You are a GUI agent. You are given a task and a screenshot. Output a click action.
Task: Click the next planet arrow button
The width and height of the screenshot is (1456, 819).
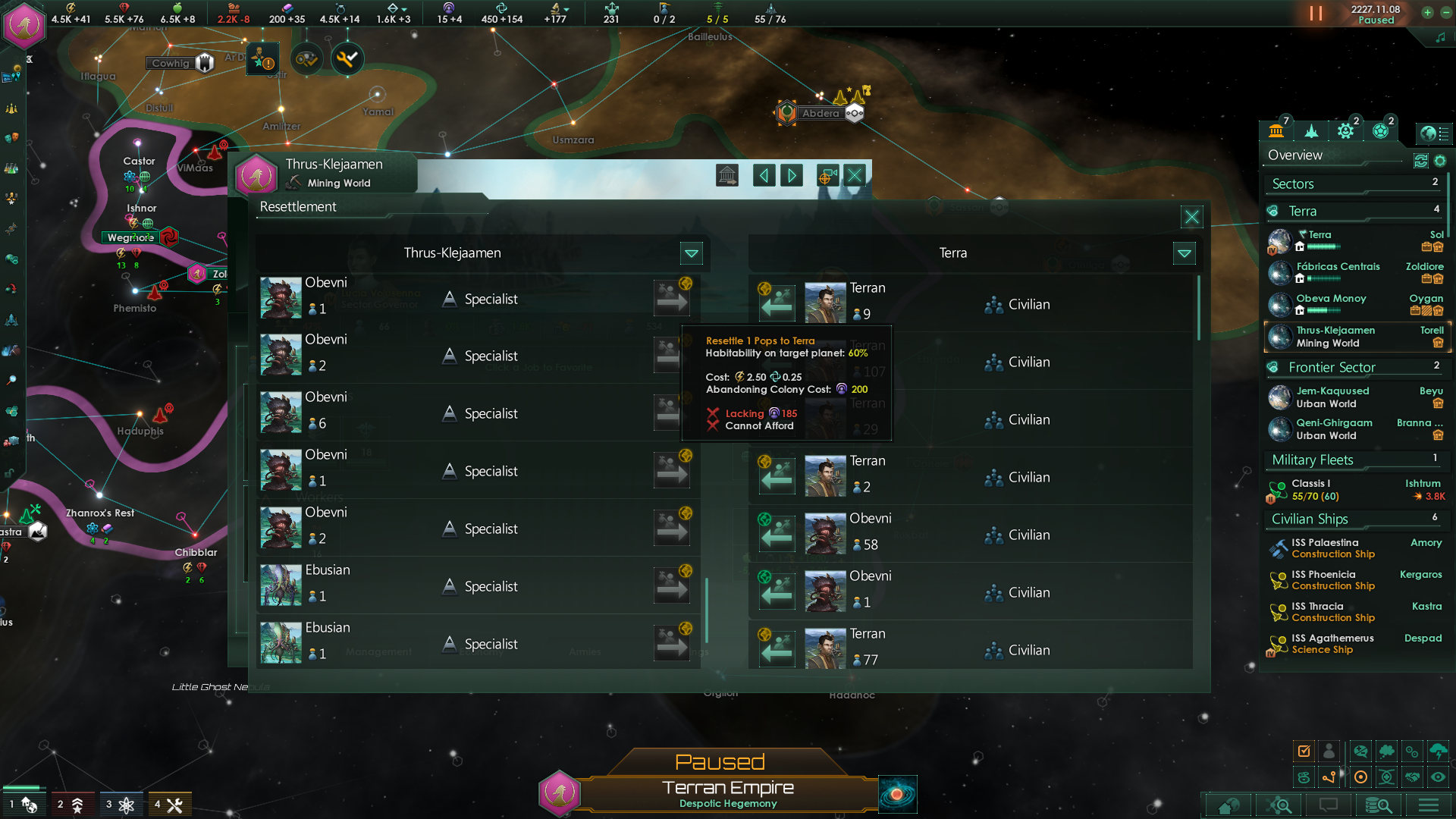coord(791,175)
